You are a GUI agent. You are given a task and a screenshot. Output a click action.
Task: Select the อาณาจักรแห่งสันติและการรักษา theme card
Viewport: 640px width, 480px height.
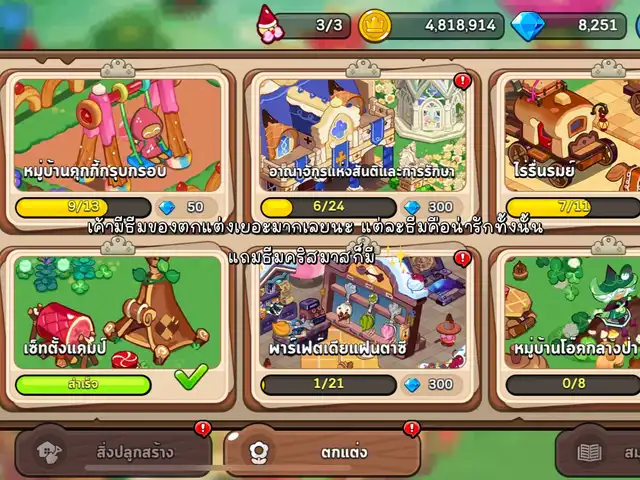[362, 135]
